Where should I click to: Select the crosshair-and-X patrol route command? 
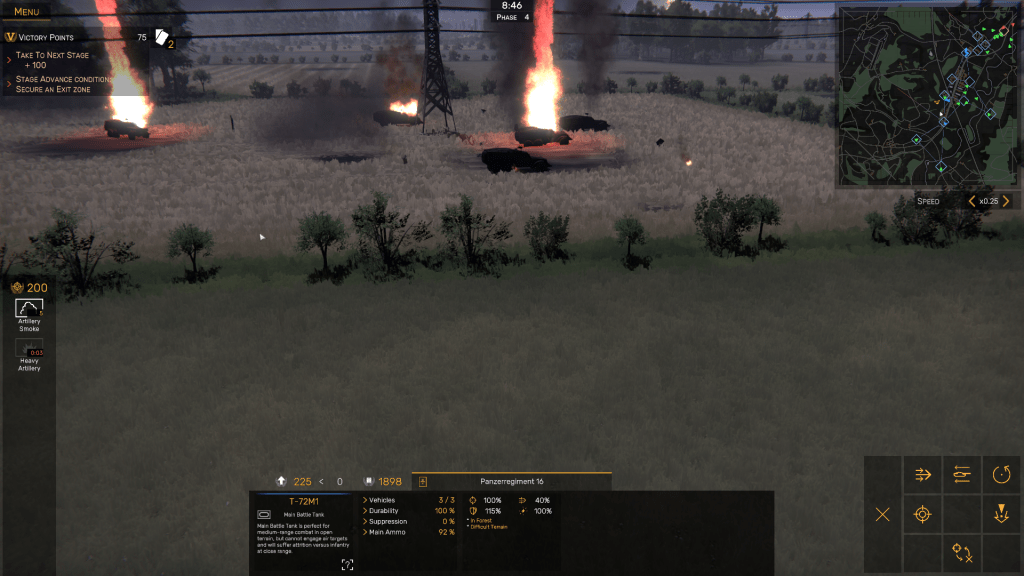pos(962,553)
